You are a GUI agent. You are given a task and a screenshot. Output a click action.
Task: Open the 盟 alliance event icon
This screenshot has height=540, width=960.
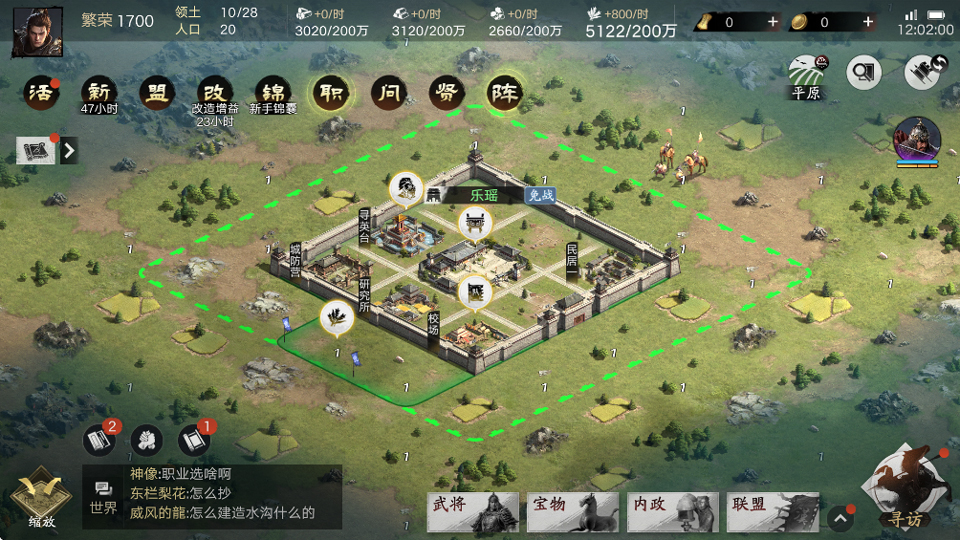pyautogui.click(x=157, y=94)
